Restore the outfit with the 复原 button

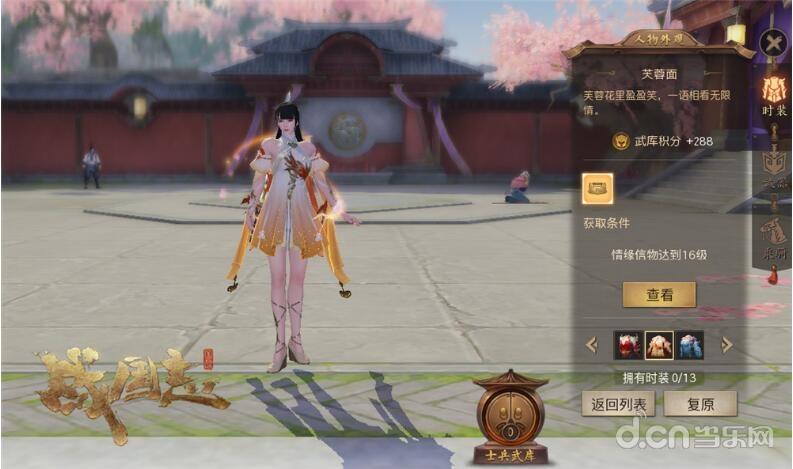coord(700,403)
